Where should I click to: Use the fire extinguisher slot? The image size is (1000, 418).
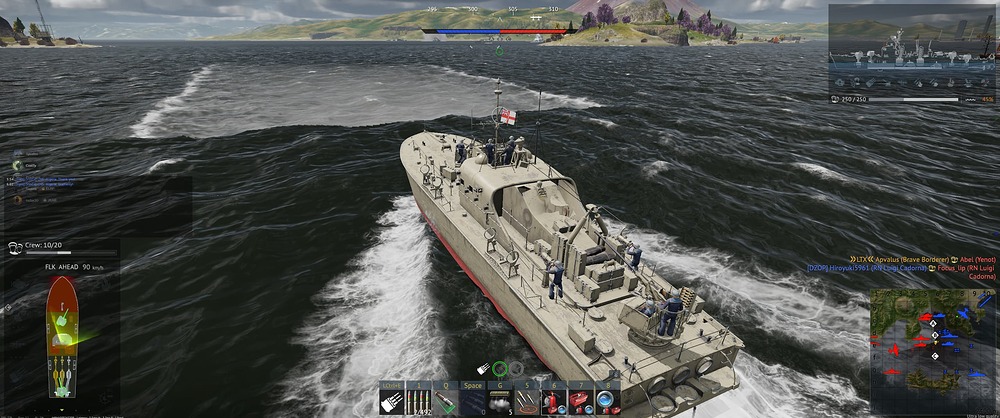click(552, 400)
